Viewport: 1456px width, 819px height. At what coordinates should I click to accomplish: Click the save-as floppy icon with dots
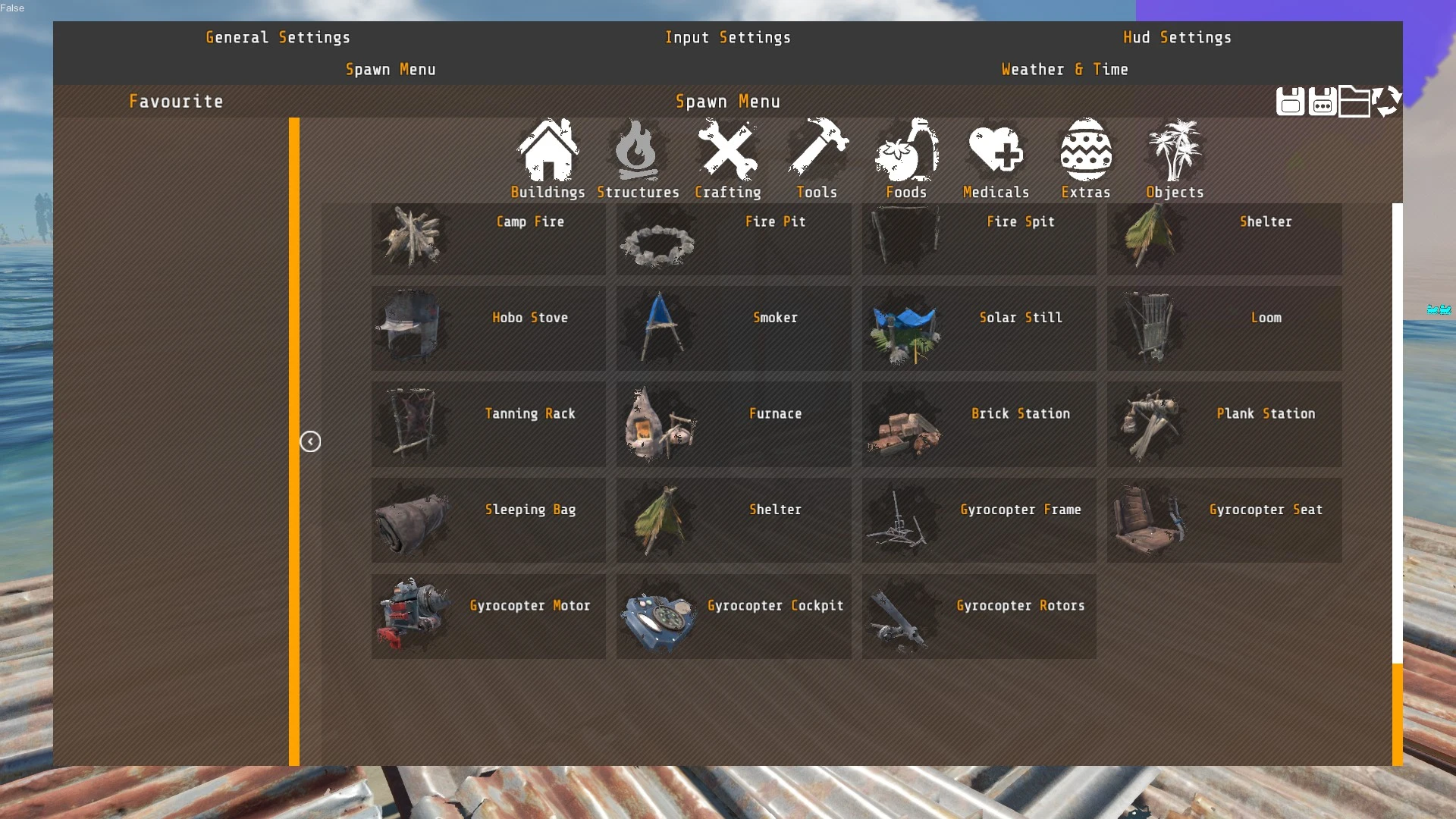[x=1323, y=102]
